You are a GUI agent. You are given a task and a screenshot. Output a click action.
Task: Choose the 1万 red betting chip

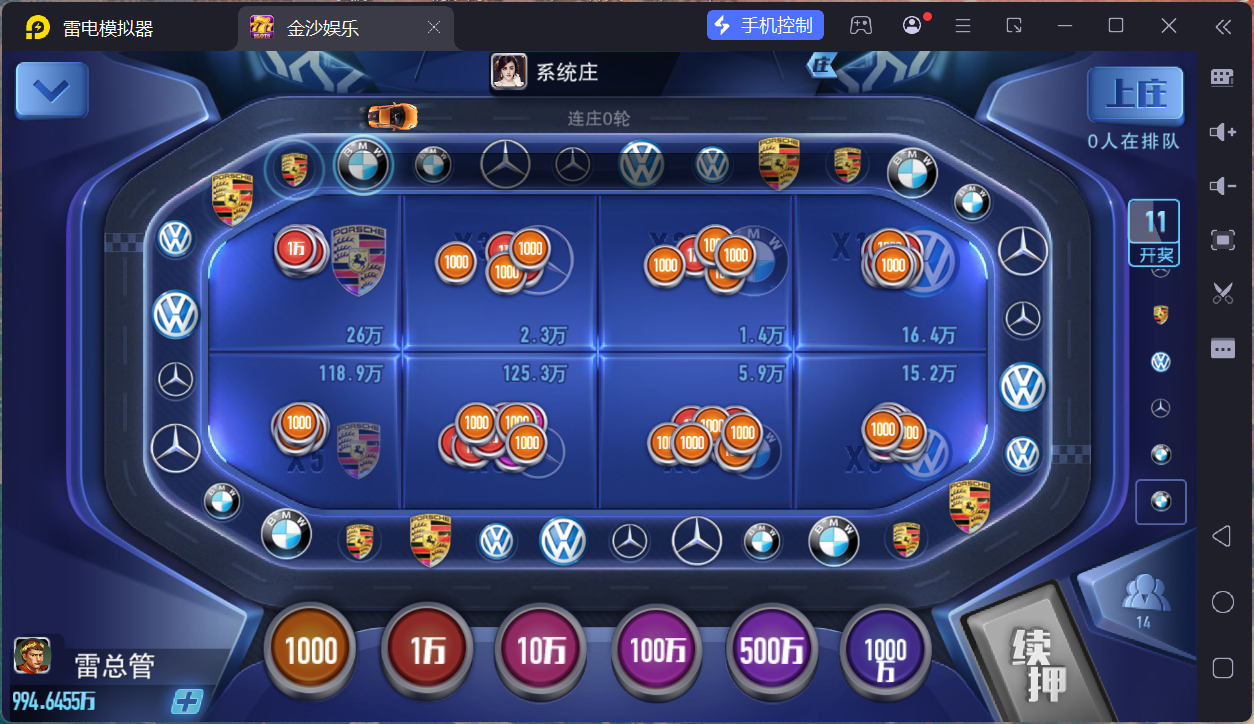pos(428,652)
